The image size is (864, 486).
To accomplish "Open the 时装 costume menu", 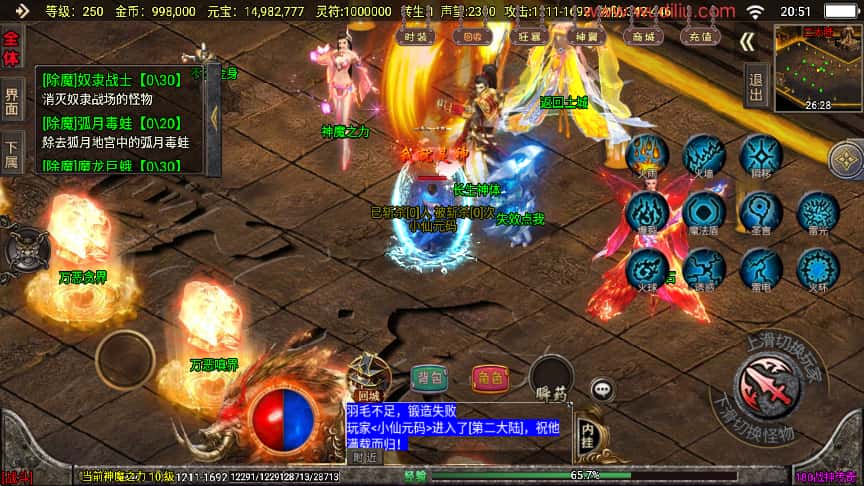I will point(415,36).
